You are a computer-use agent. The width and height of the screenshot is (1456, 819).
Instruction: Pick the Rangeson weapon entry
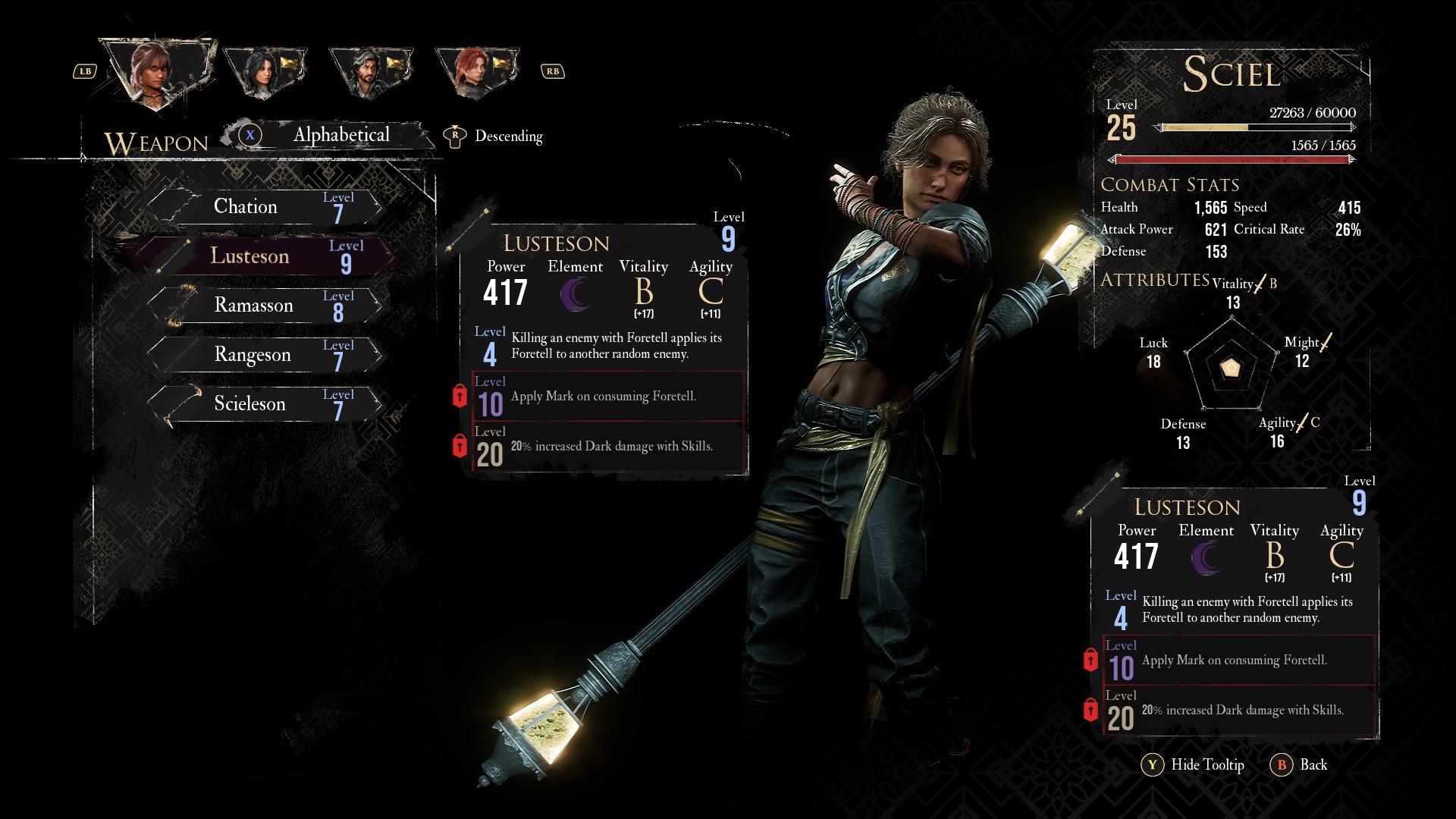265,354
